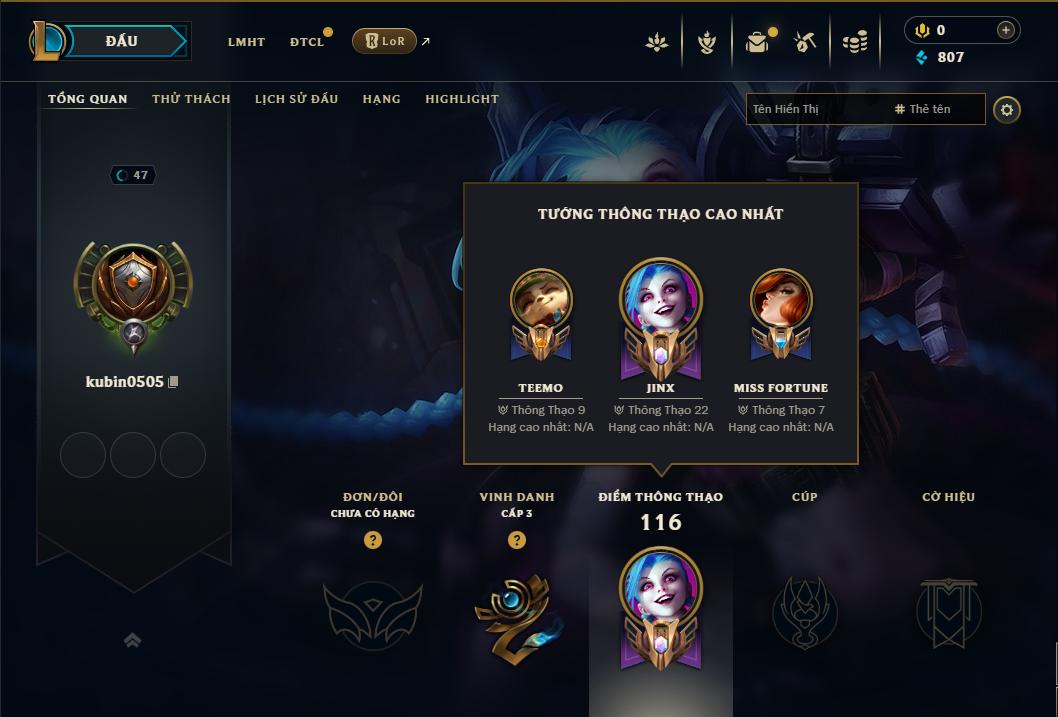Click the plus button to buy RP
Viewport: 1058px width, 717px height.
tap(1006, 30)
